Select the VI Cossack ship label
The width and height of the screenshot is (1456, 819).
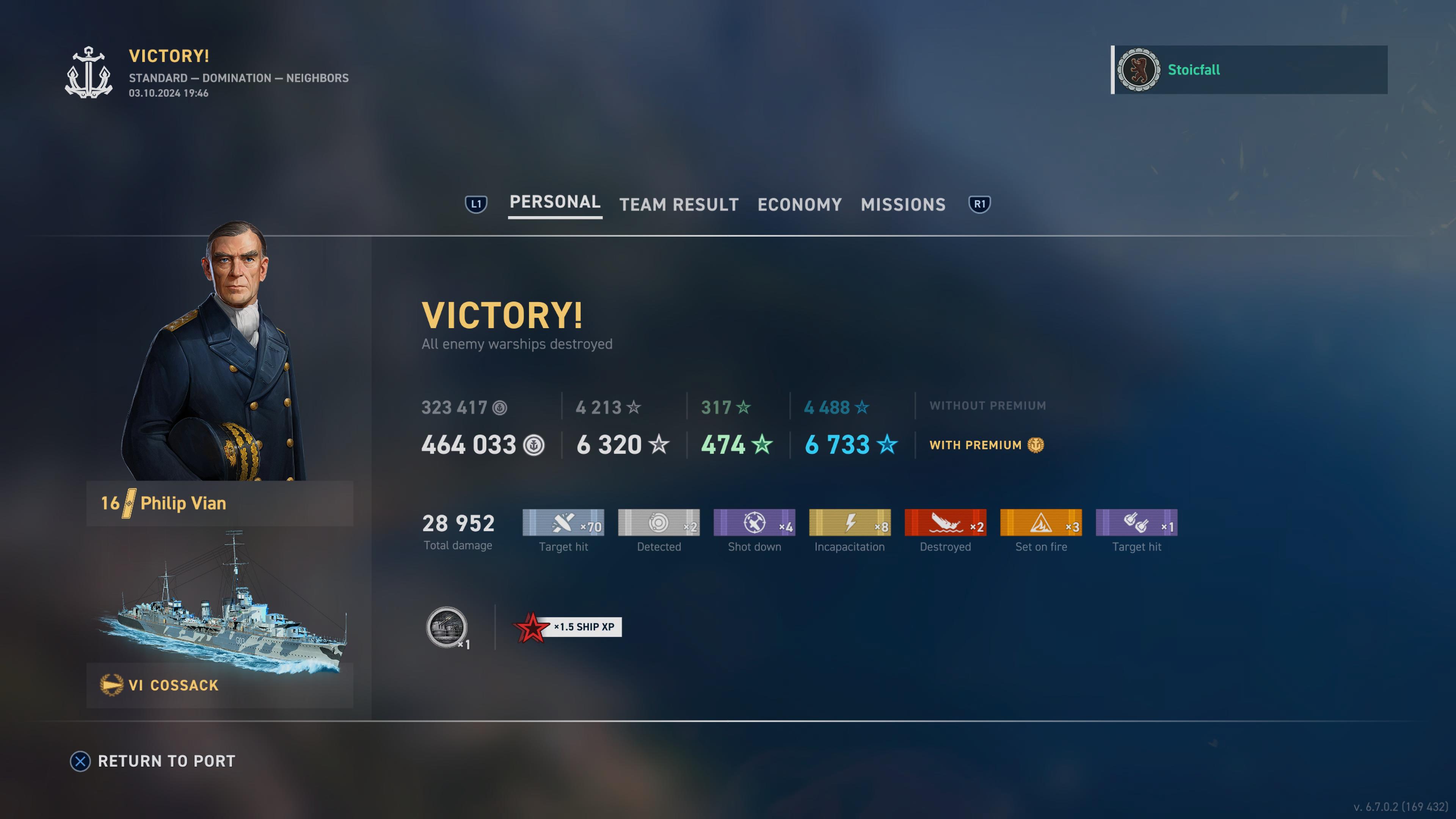220,685
